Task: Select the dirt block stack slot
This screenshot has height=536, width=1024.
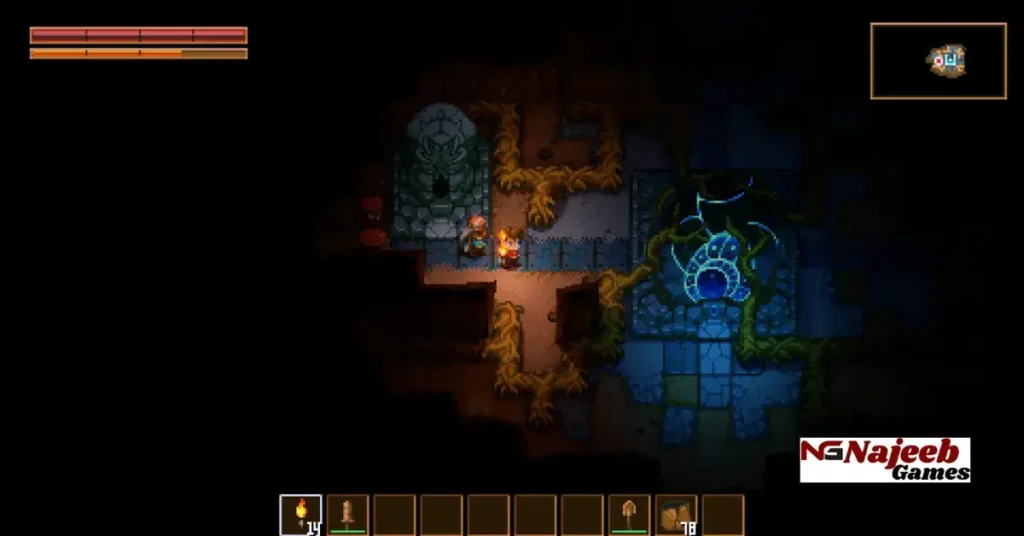Action: 676,515
